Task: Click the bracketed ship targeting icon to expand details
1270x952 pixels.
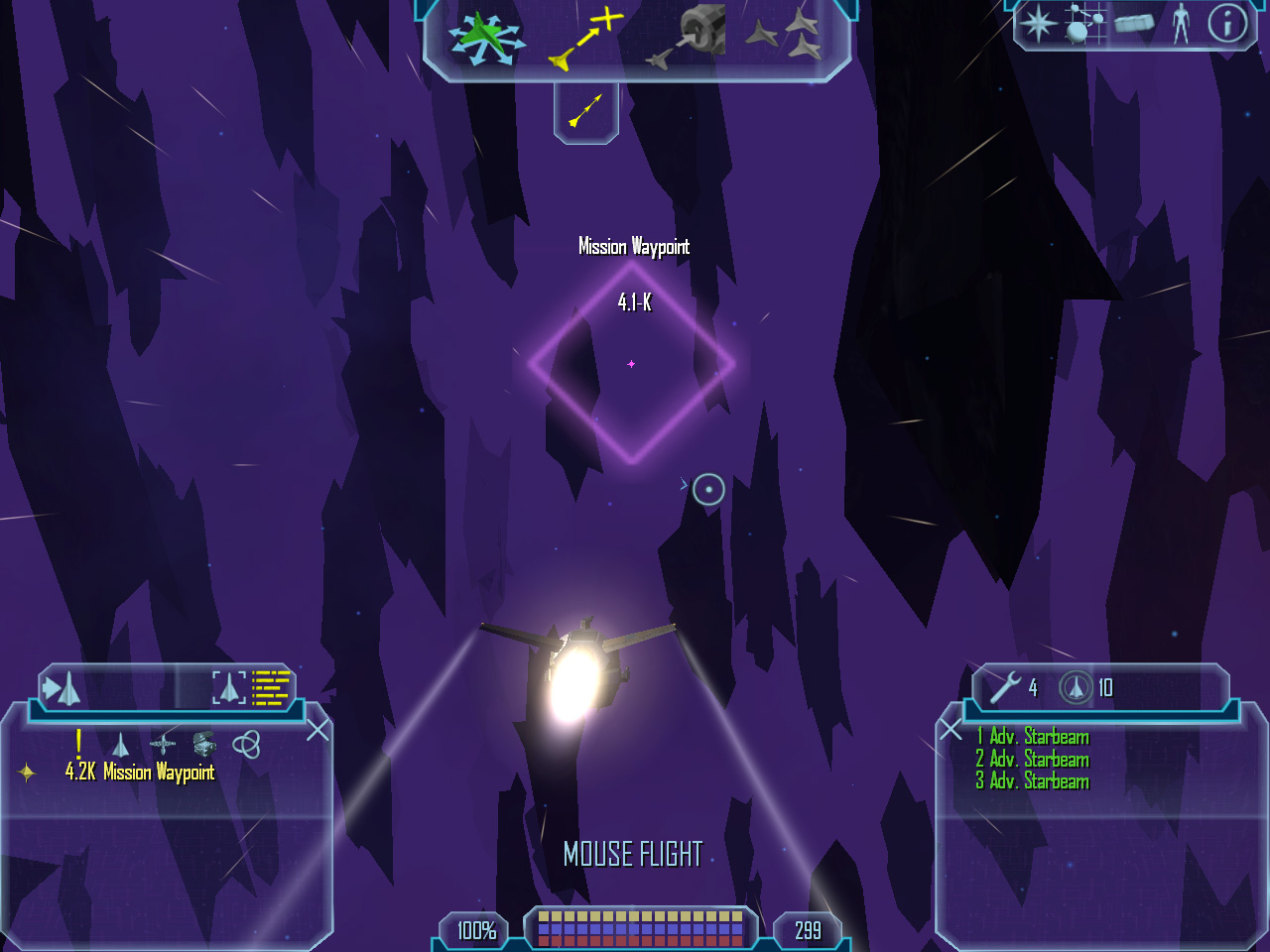Action: 229,687
